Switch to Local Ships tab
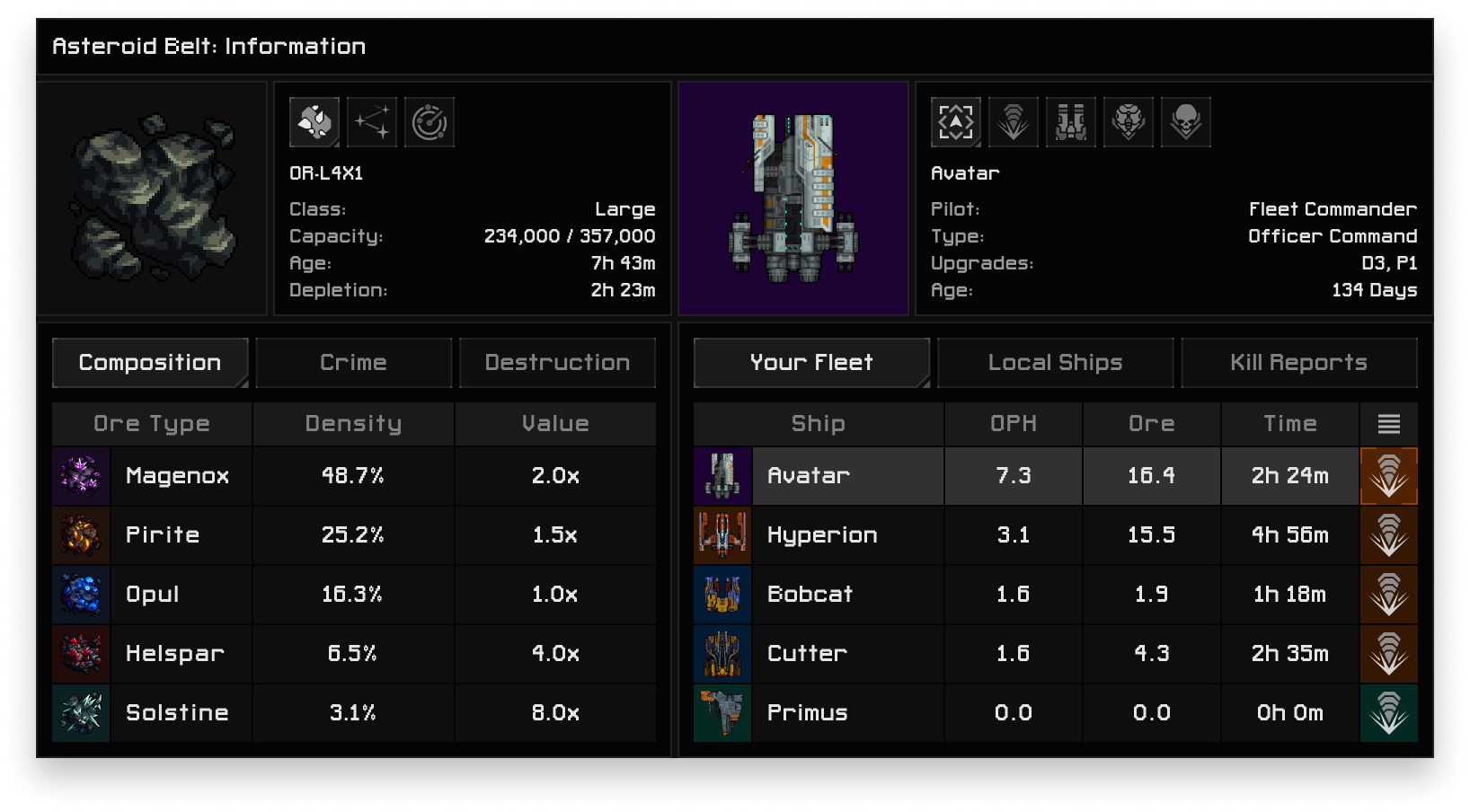The width and height of the screenshot is (1470, 812). [1055, 363]
